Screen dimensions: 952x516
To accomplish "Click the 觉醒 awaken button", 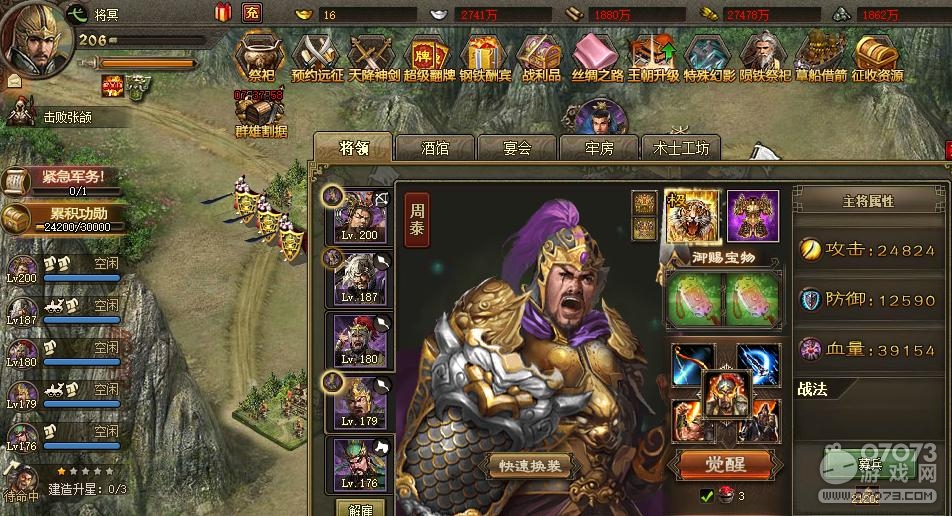I will click(x=727, y=465).
